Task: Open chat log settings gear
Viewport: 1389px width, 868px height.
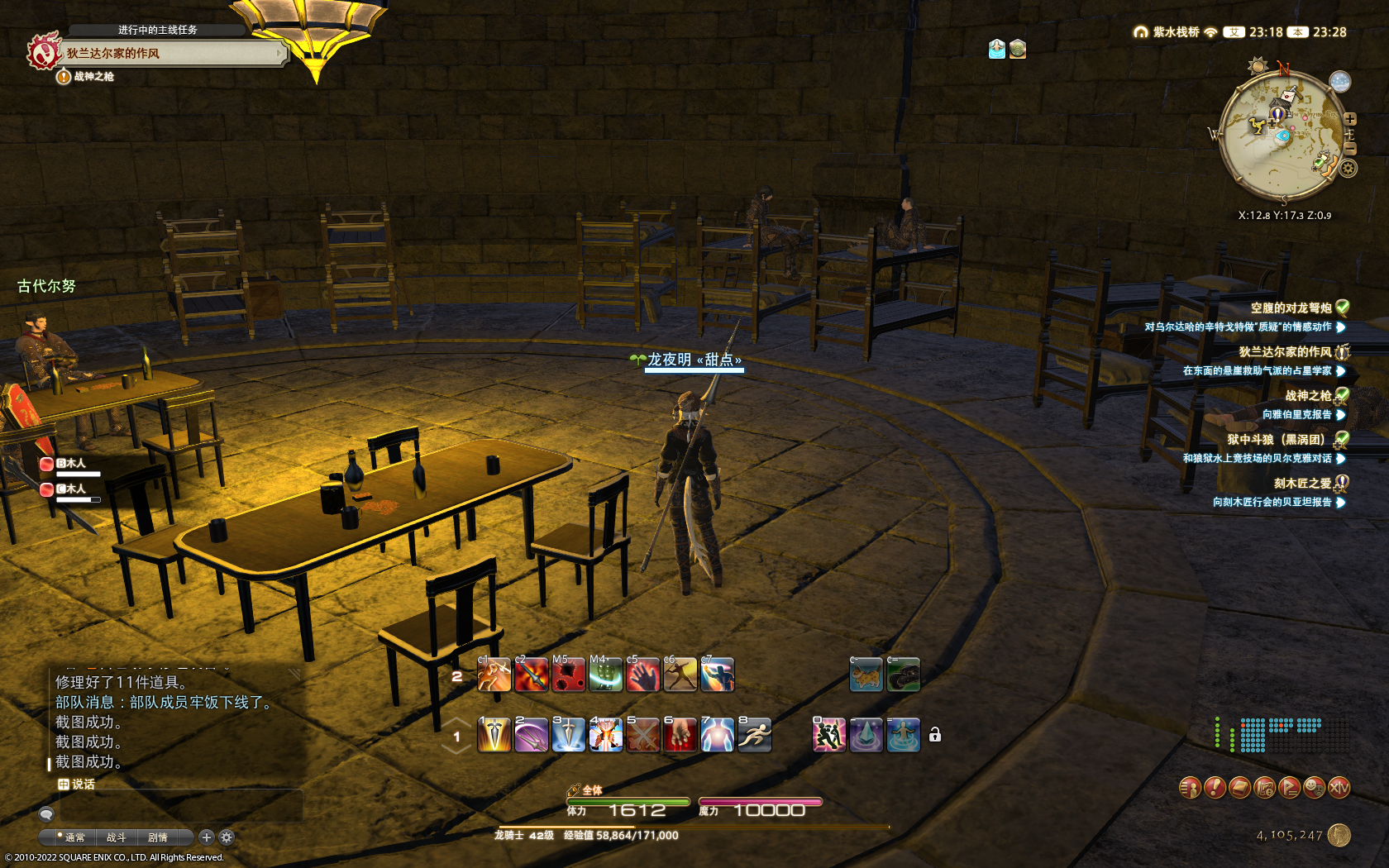Action: click(x=227, y=837)
